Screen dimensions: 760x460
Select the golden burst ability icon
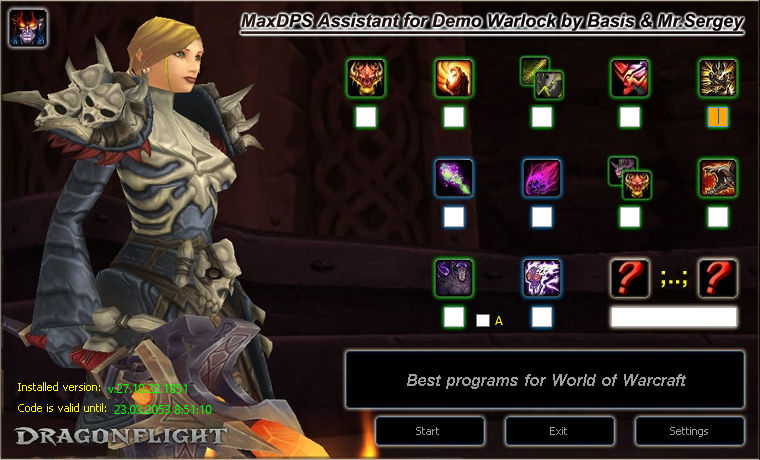click(718, 77)
